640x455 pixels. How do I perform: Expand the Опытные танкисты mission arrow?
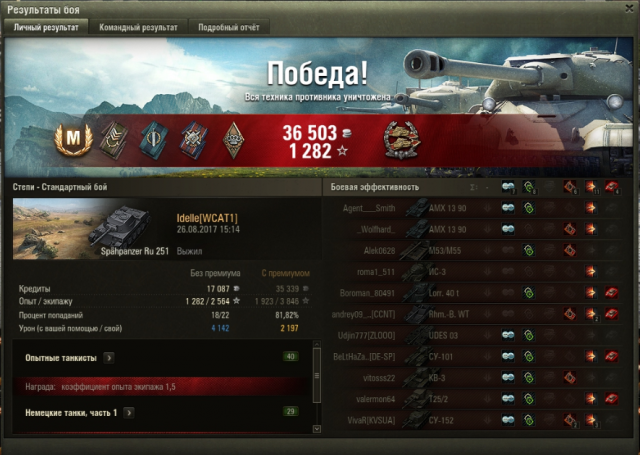point(108,356)
